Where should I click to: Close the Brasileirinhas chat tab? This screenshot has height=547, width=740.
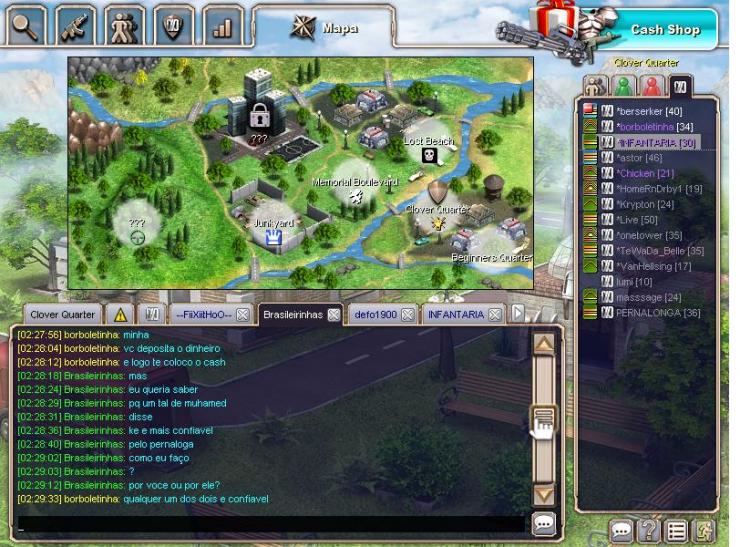click(334, 314)
